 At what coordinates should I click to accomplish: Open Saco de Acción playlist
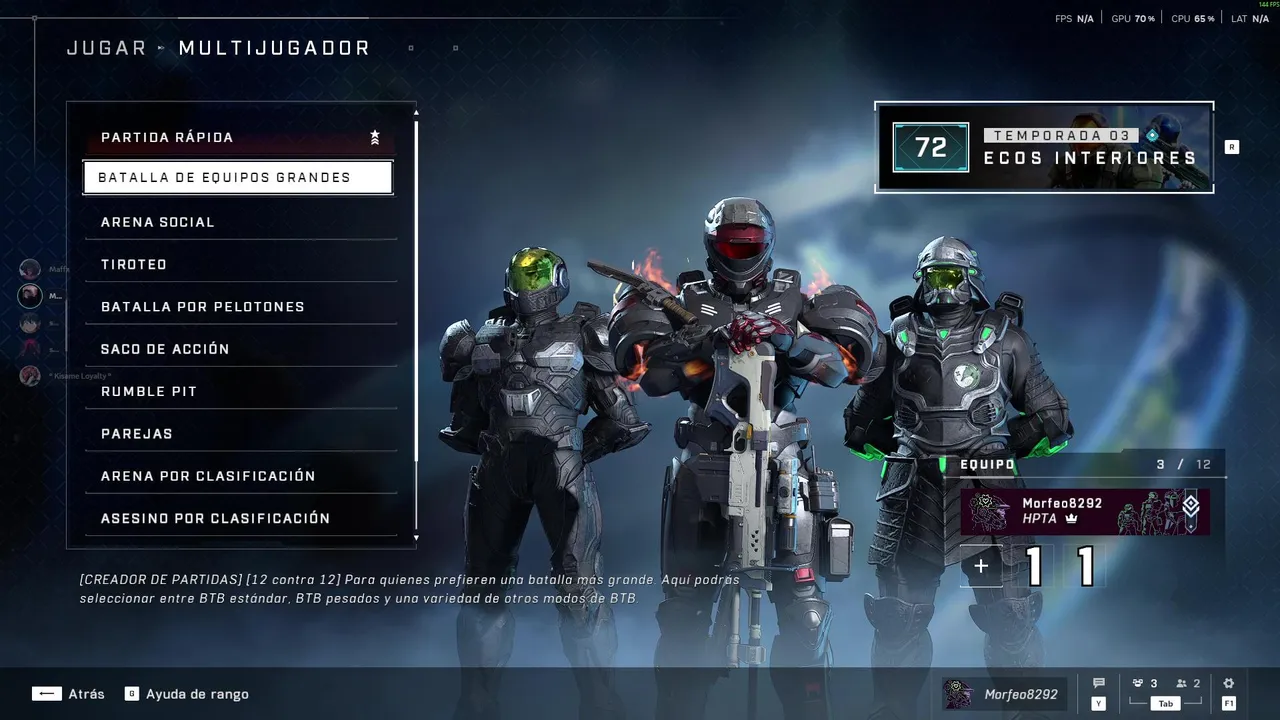(238, 349)
